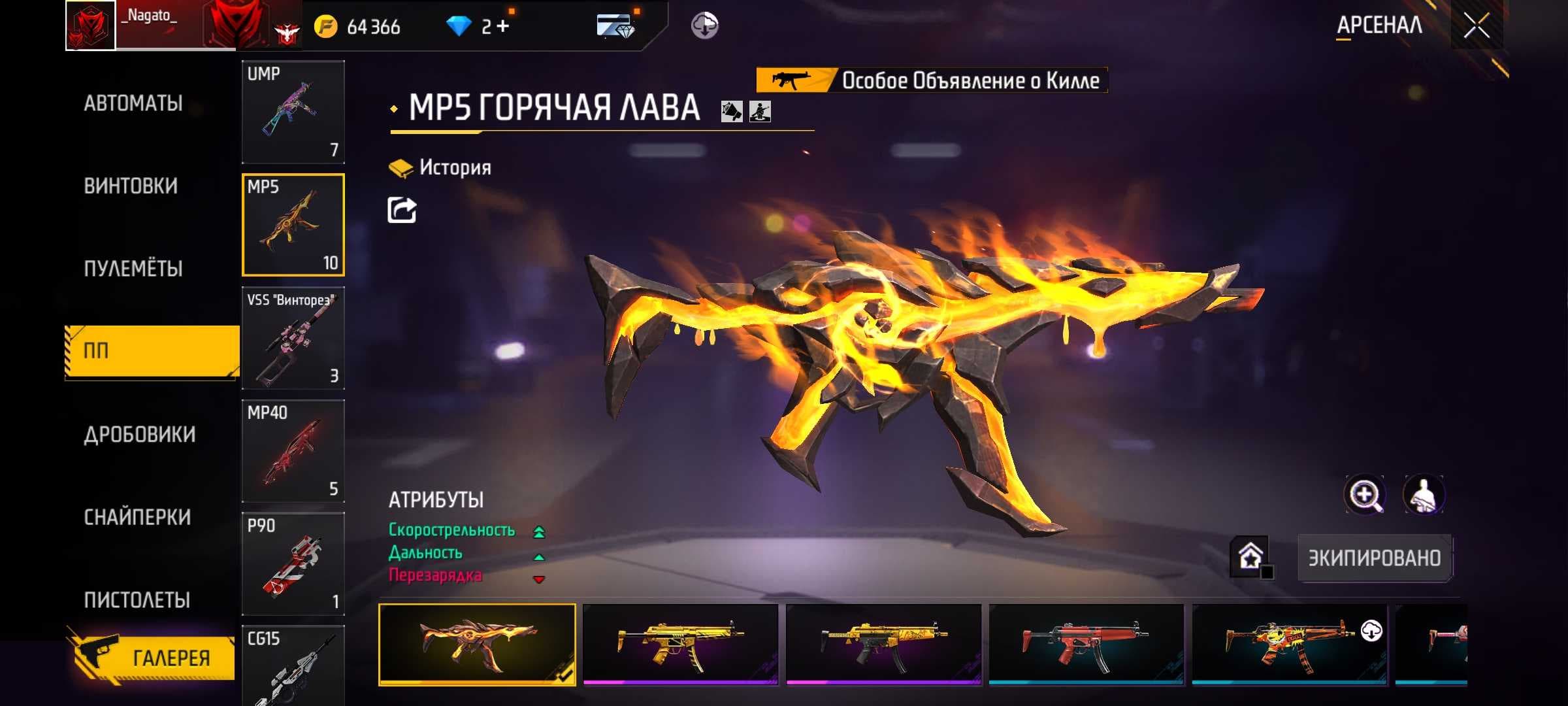This screenshot has width=1568, height=706.
Task: Zoom in with the magnifier button
Action: [x=1365, y=496]
